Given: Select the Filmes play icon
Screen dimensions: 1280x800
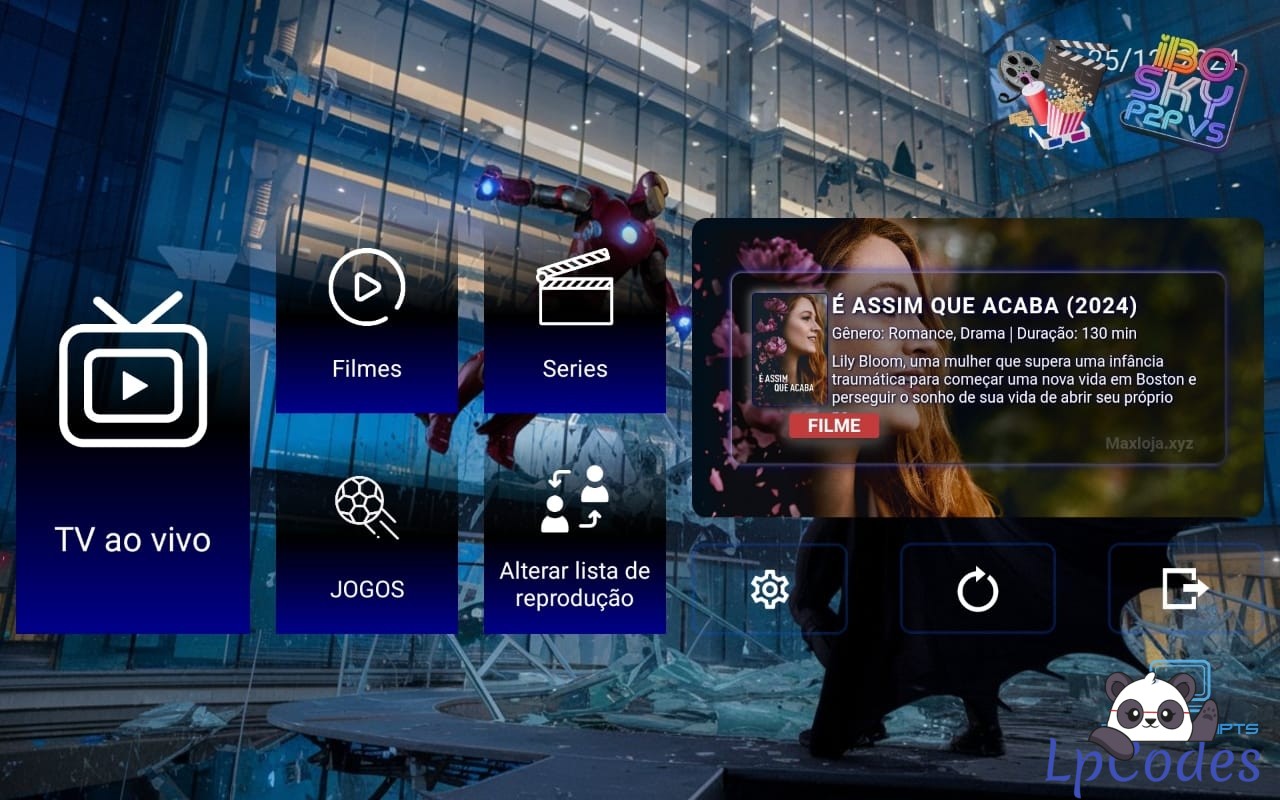Looking at the screenshot, I should [x=366, y=290].
